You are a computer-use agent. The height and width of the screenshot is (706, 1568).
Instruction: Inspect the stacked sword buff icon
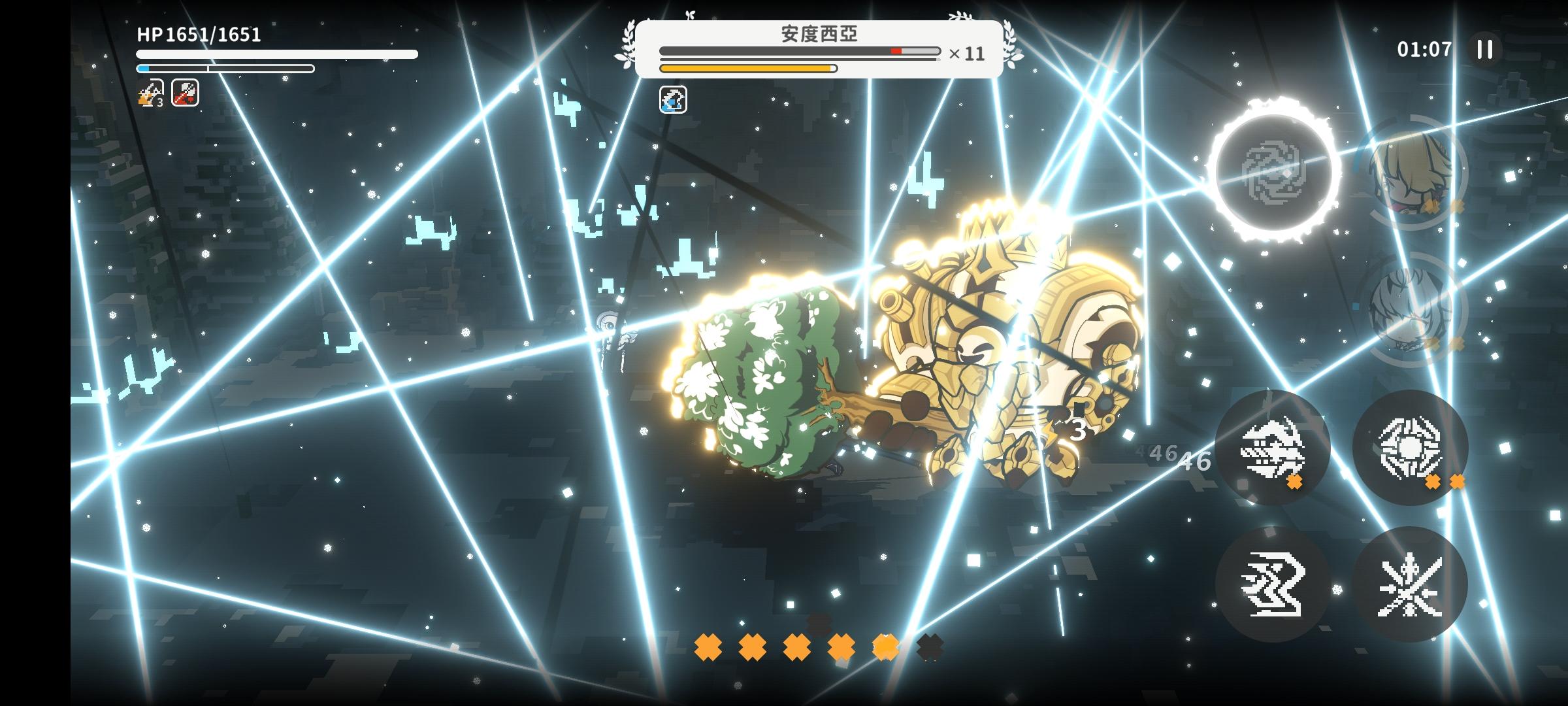pyautogui.click(x=151, y=93)
